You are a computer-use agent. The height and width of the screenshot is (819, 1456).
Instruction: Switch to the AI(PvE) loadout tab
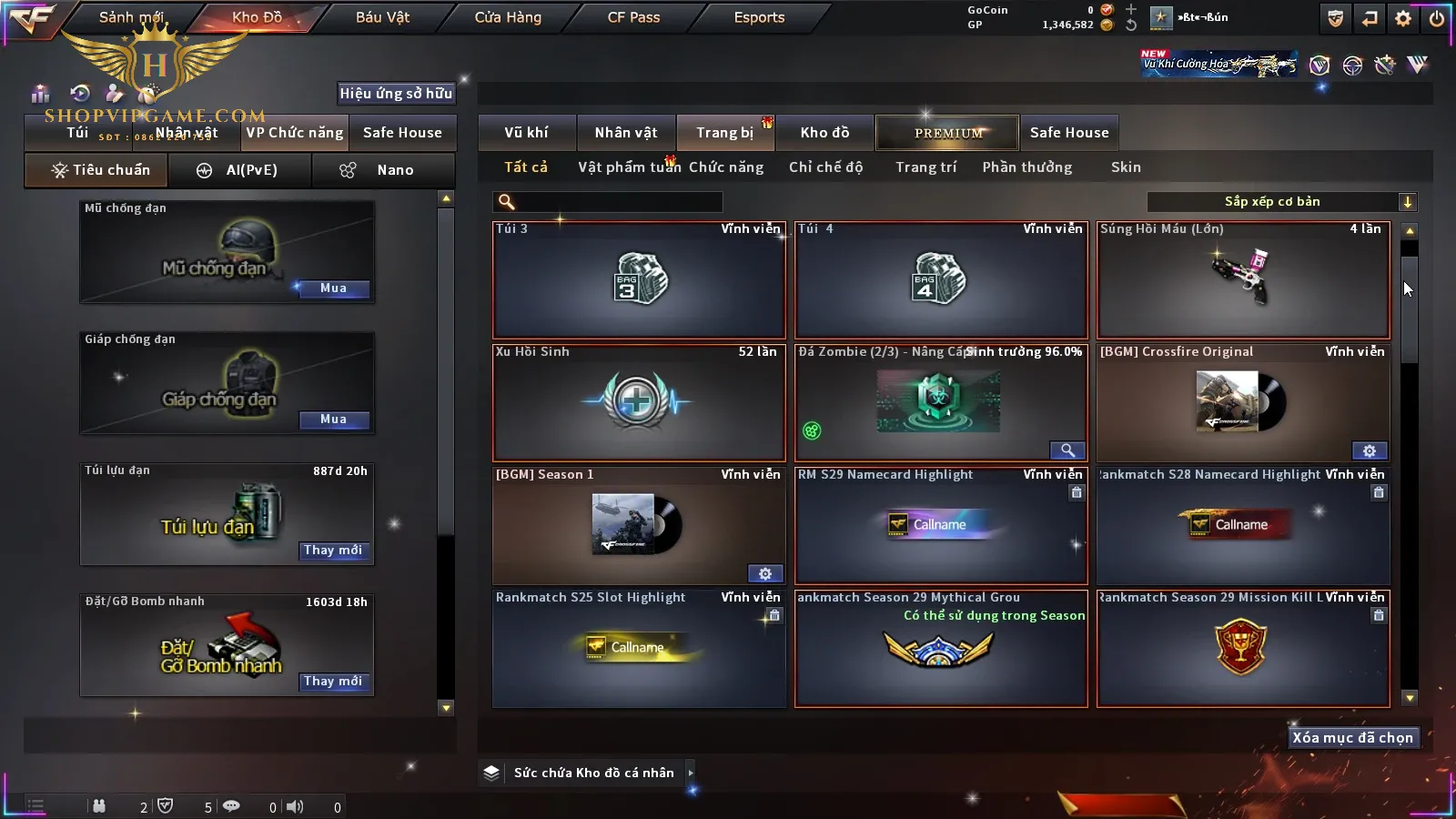click(241, 170)
